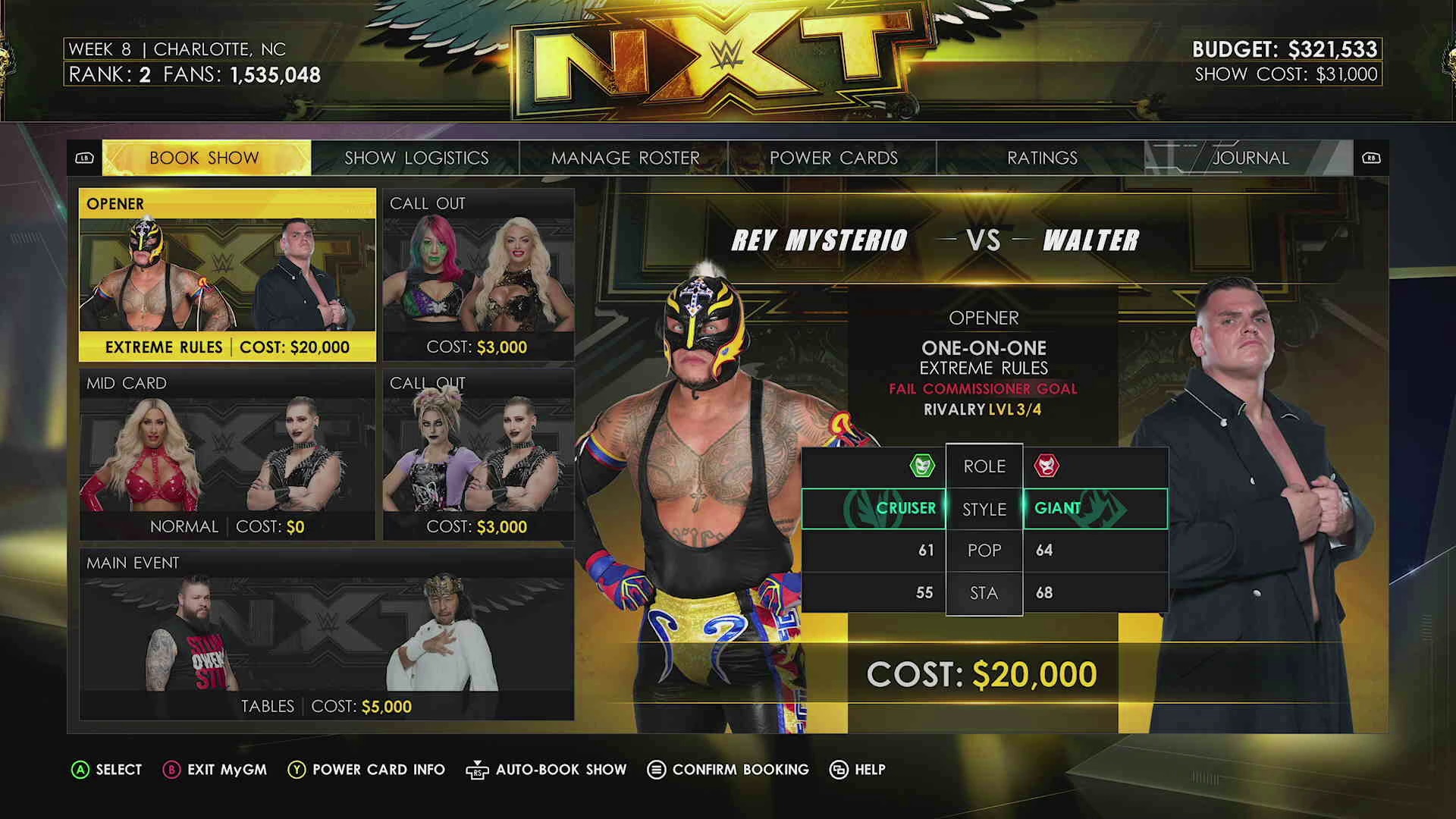Viewport: 1456px width, 819px height.
Task: Choose the Main Event Tables match slot
Action: pos(326,634)
